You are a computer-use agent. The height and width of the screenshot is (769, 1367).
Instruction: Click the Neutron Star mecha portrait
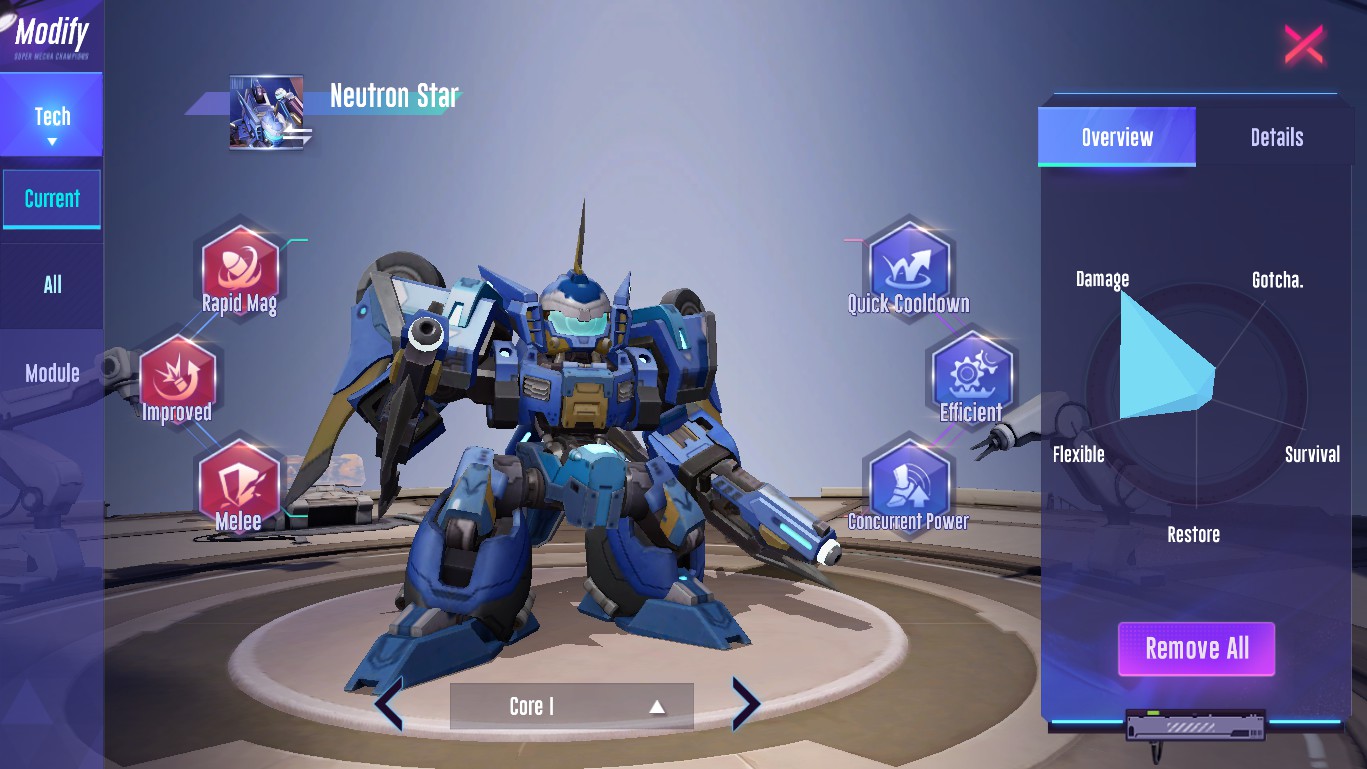266,112
